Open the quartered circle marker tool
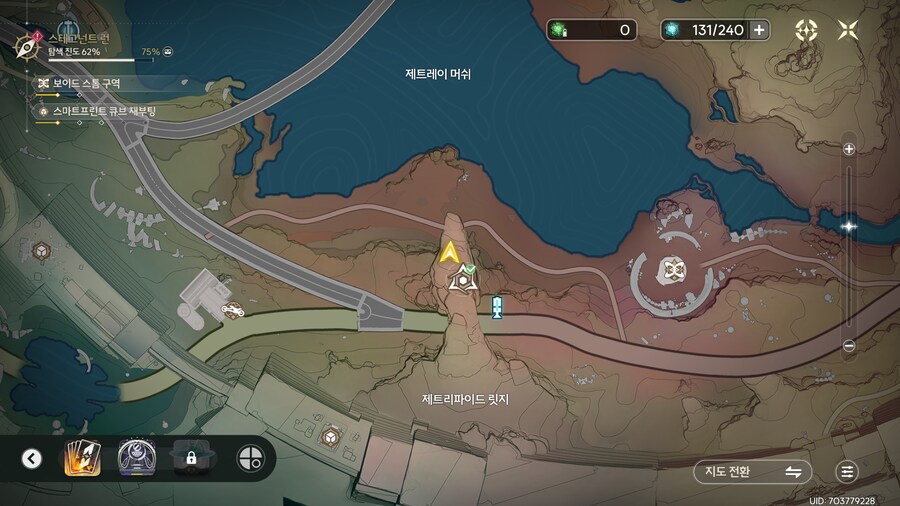Viewport: 900px width, 506px height. click(249, 459)
